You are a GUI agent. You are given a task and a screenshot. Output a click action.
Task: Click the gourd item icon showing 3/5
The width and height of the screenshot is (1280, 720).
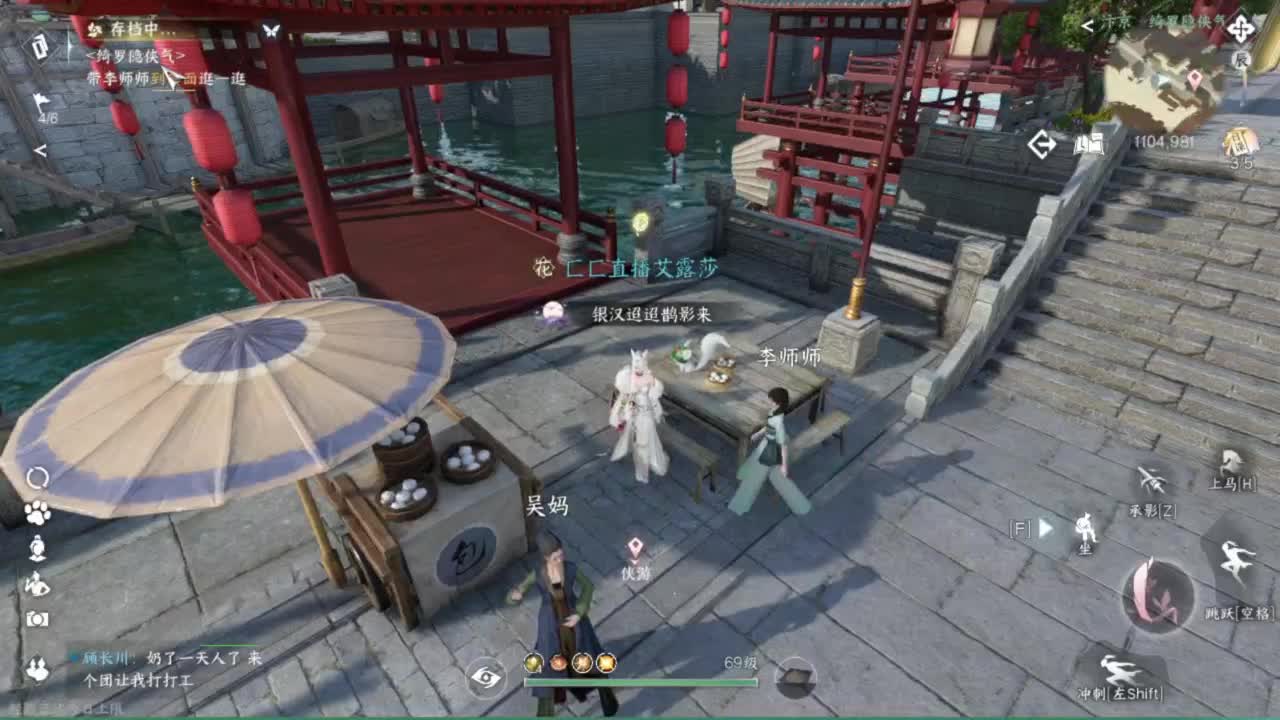tap(1238, 142)
